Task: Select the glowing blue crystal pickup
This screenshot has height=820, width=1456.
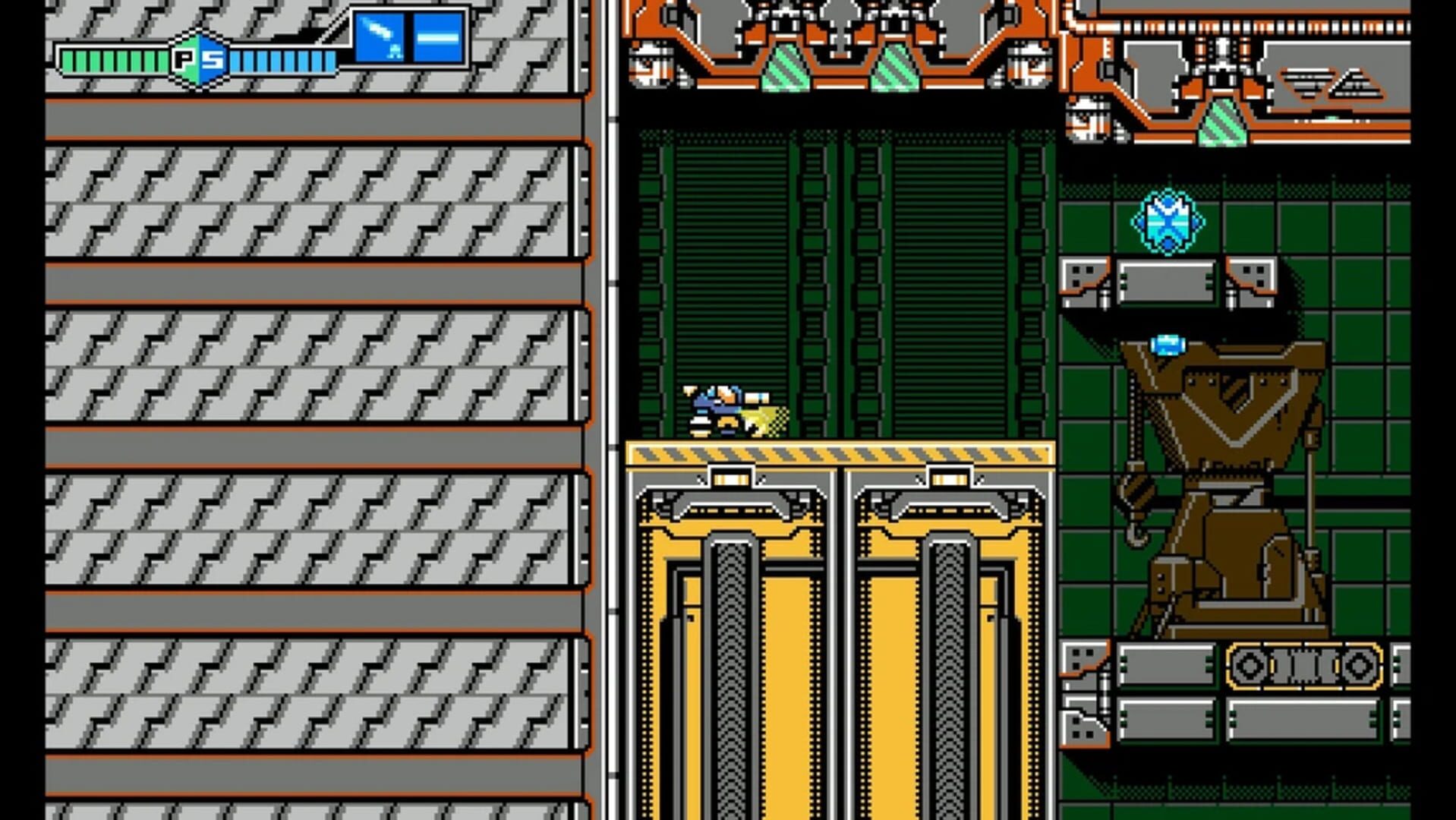Action: (x=1169, y=220)
